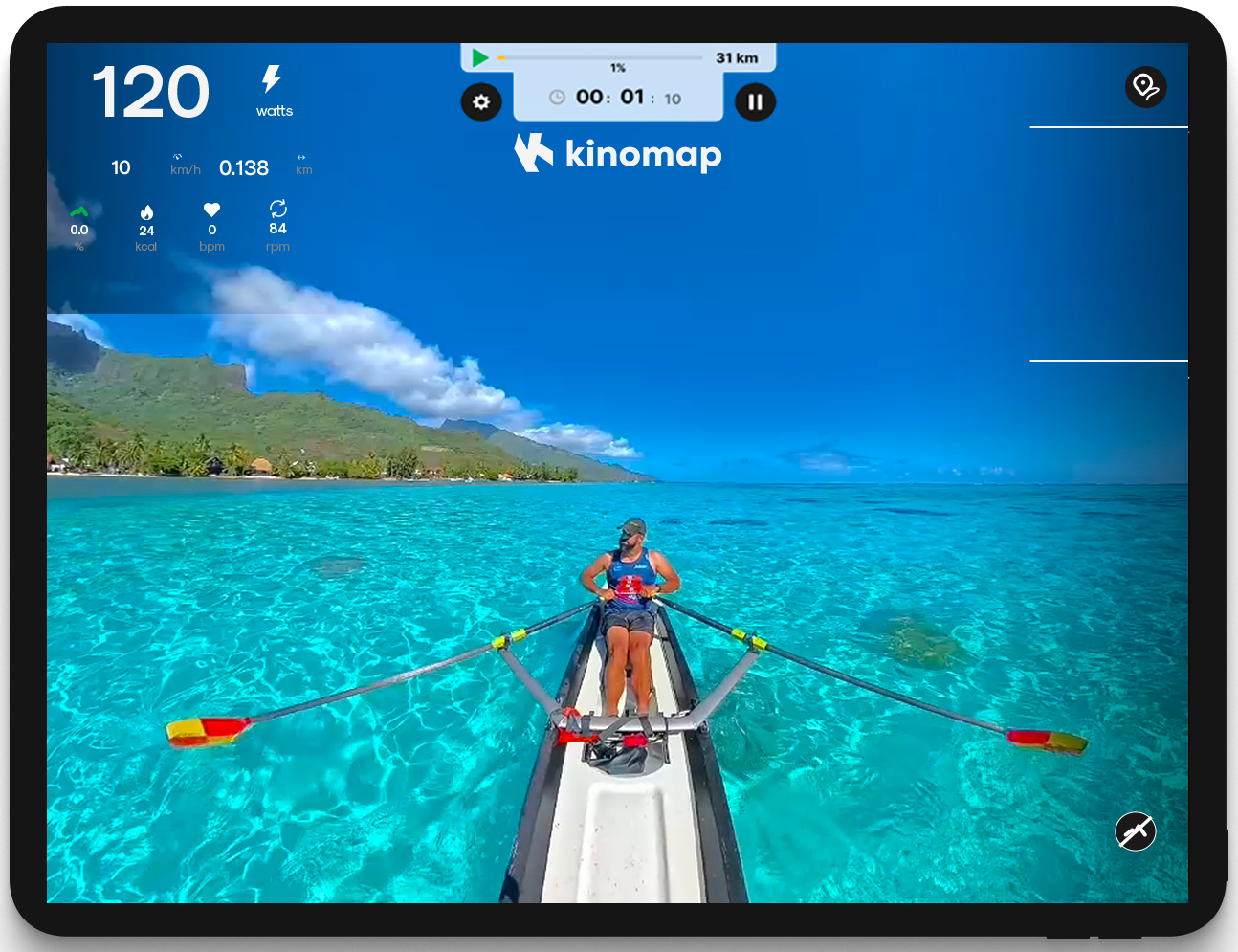Click the clock icon next to the elapsed time

coord(556,98)
